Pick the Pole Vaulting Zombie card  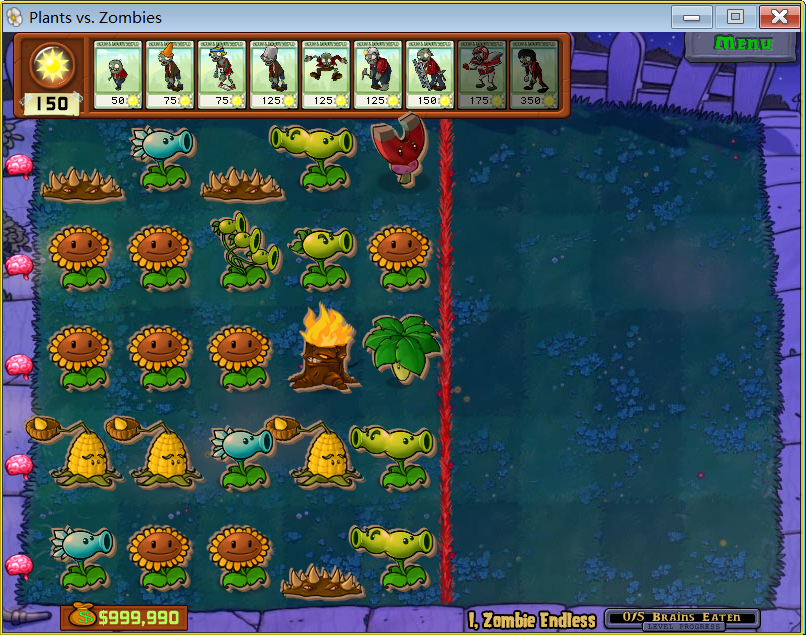click(222, 74)
